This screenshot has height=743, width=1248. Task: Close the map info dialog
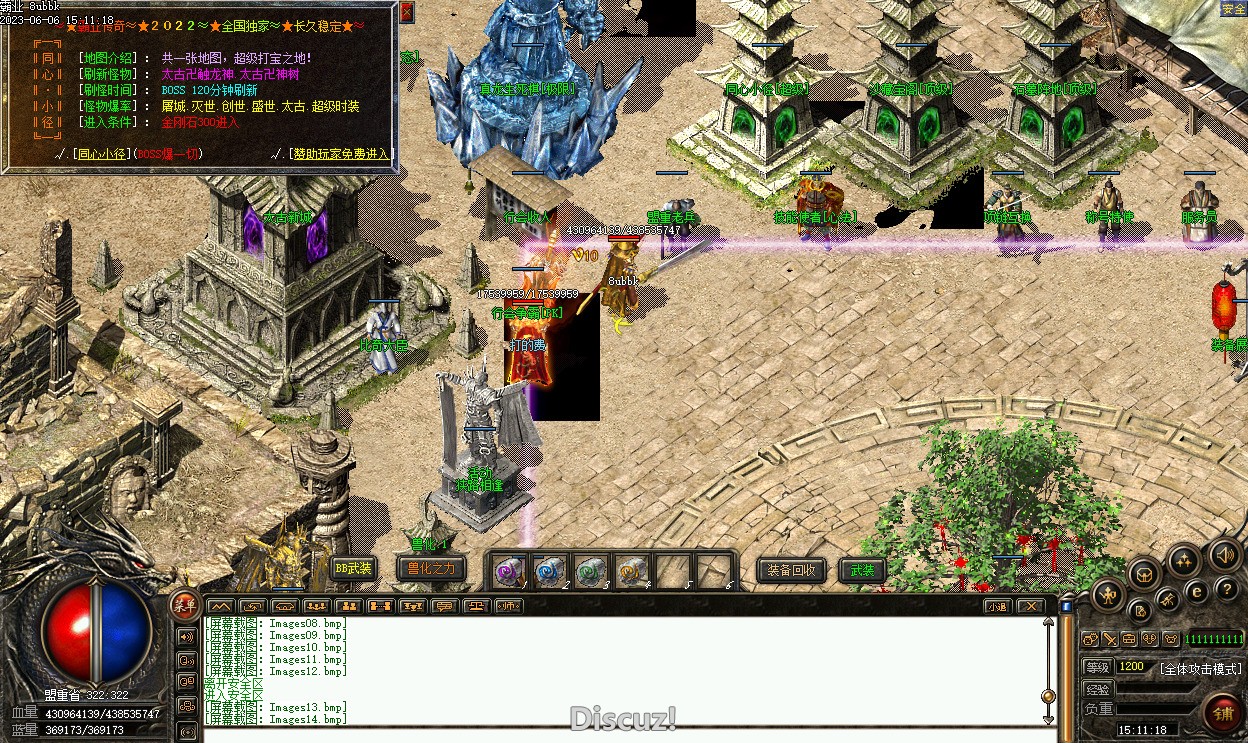click(x=406, y=12)
